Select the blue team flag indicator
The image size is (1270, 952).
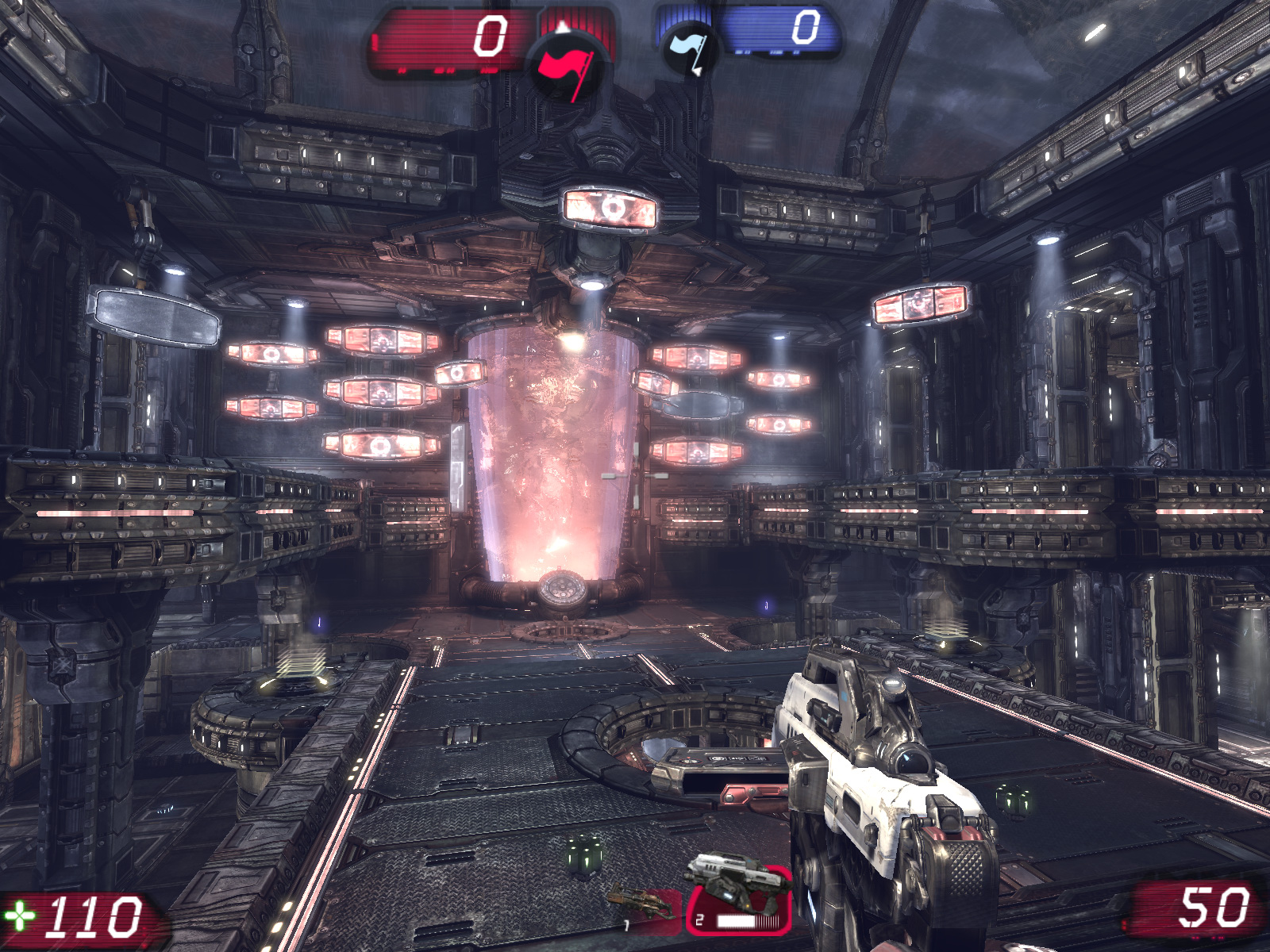688,49
